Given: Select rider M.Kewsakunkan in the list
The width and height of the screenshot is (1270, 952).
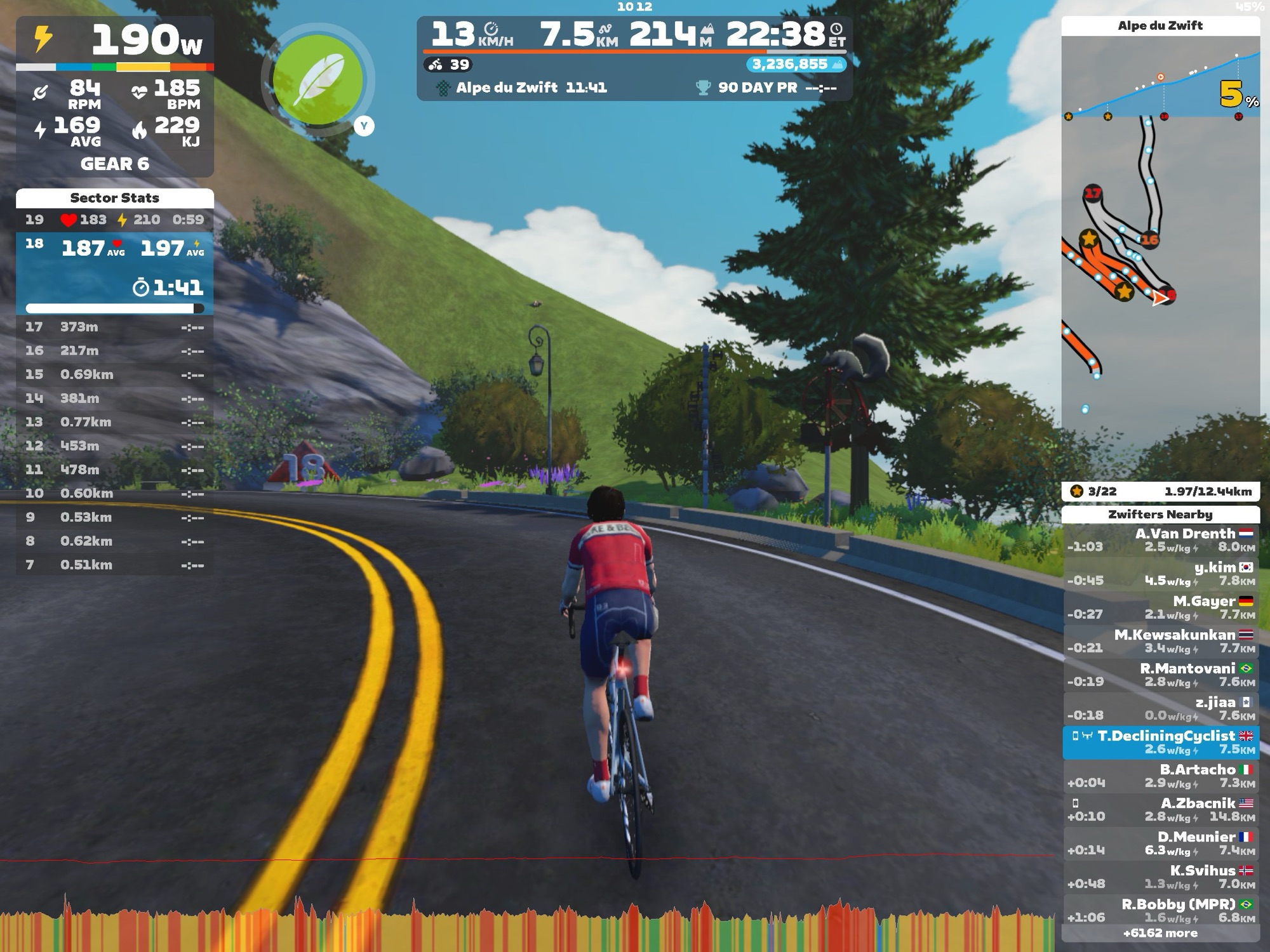Looking at the screenshot, I should [1160, 641].
